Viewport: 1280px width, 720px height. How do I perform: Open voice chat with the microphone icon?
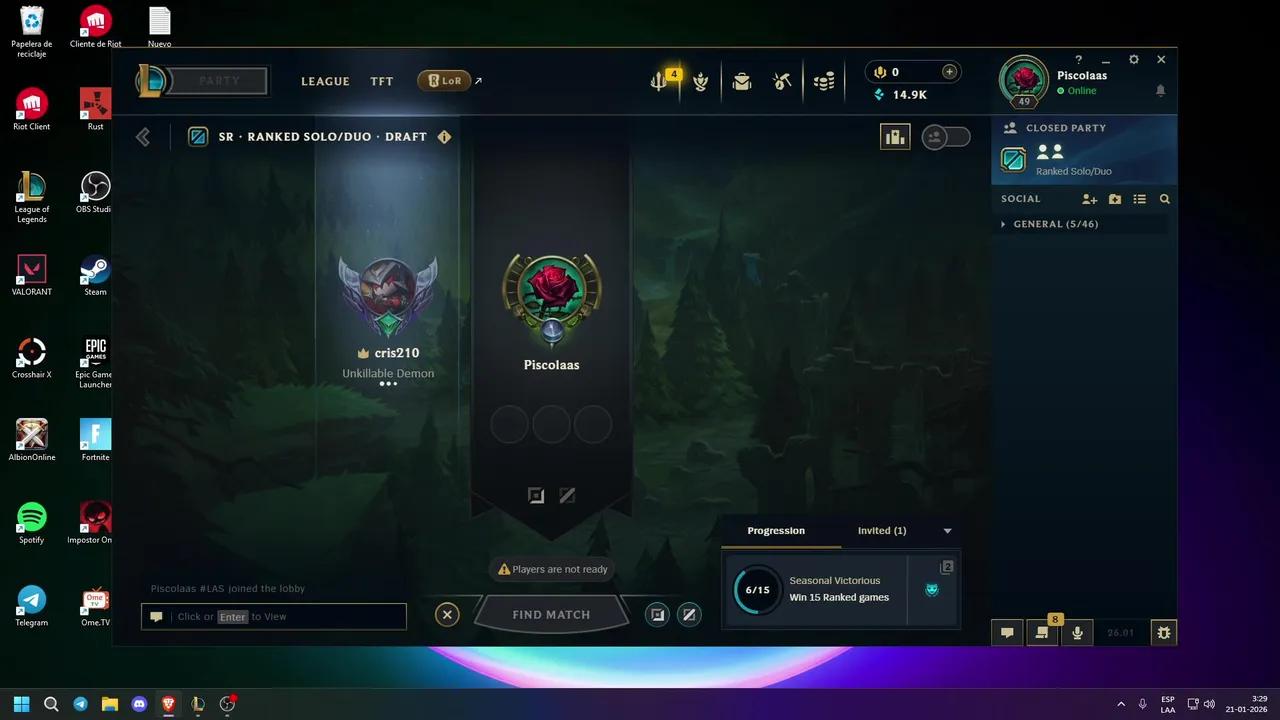[1077, 632]
